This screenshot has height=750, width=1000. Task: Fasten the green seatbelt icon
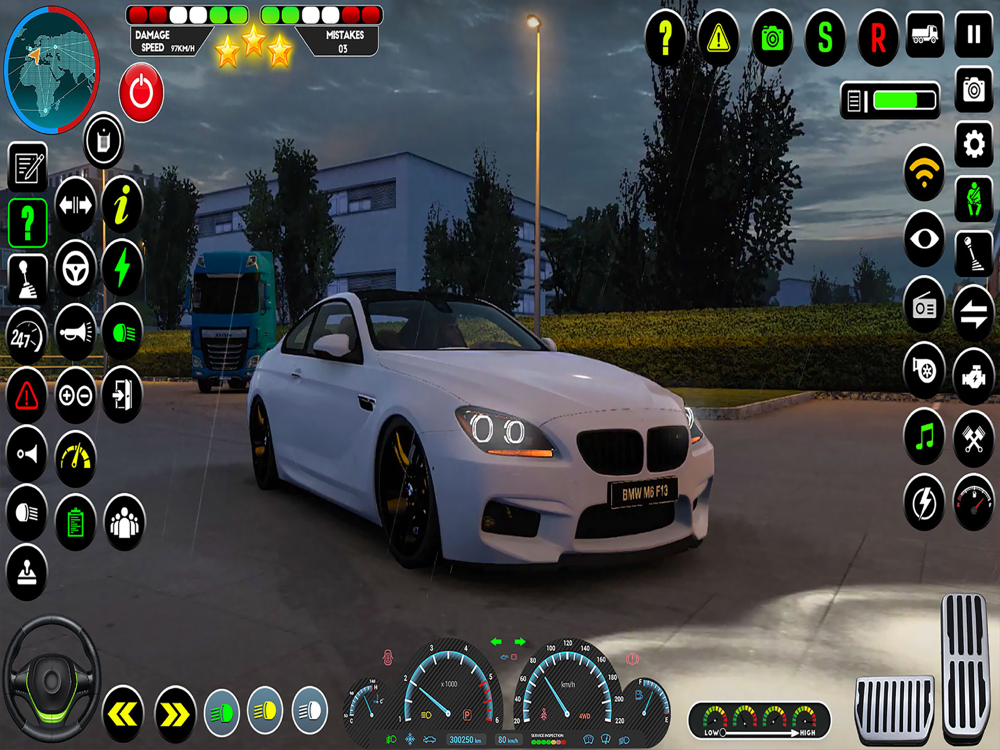[973, 198]
